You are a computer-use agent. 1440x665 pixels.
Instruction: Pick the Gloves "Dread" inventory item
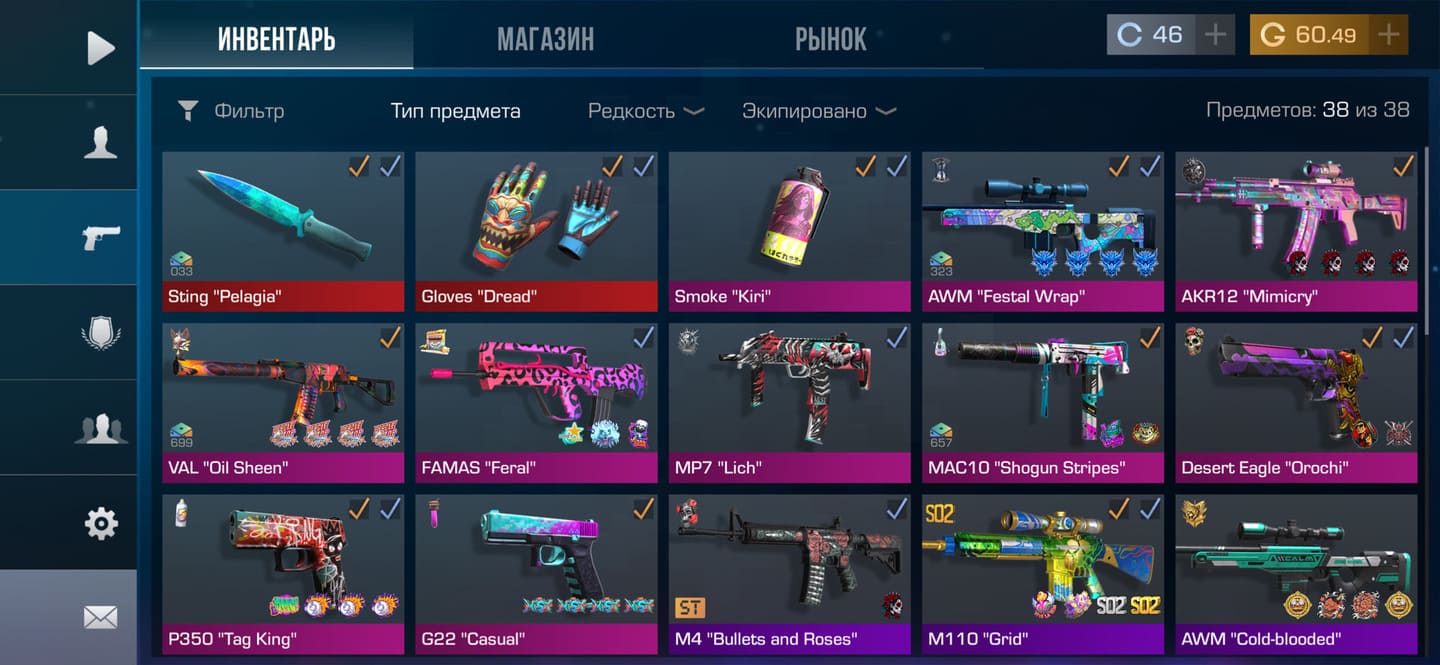(536, 230)
